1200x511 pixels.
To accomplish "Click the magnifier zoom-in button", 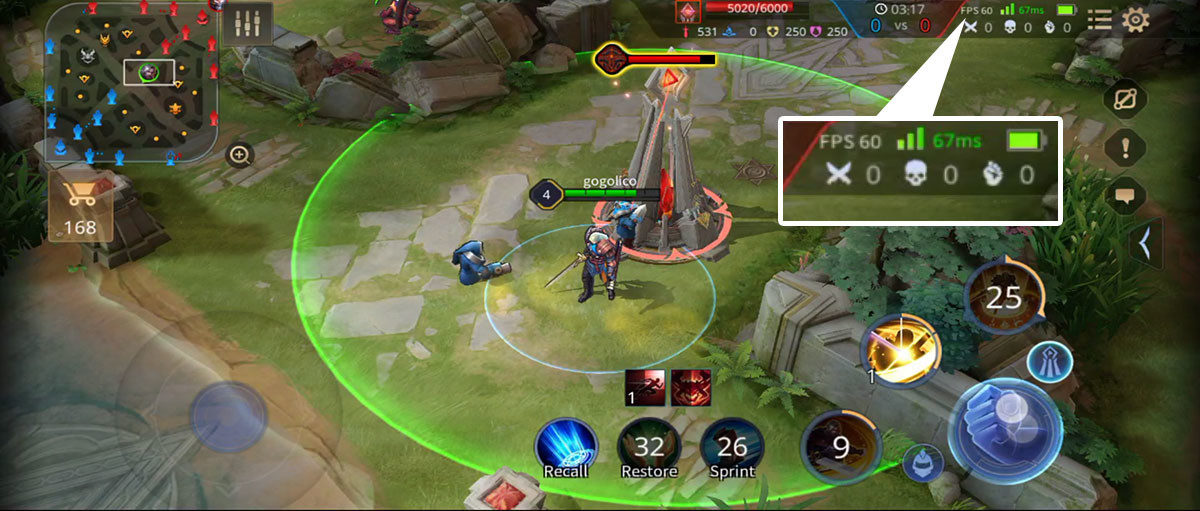I will coord(240,155).
